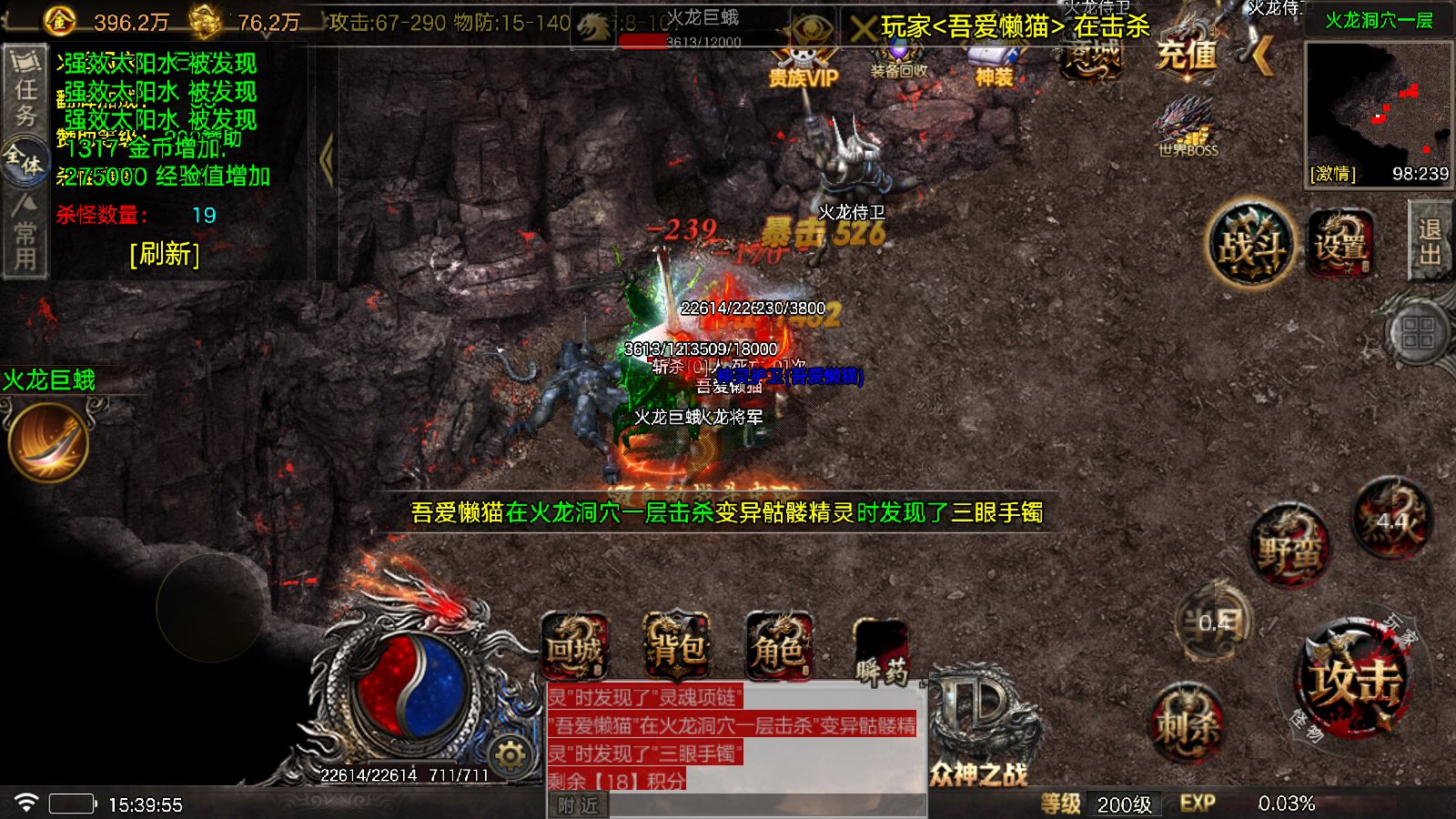Toggle the 战斗 combat mode button
1456x819 pixels.
click(x=1250, y=246)
